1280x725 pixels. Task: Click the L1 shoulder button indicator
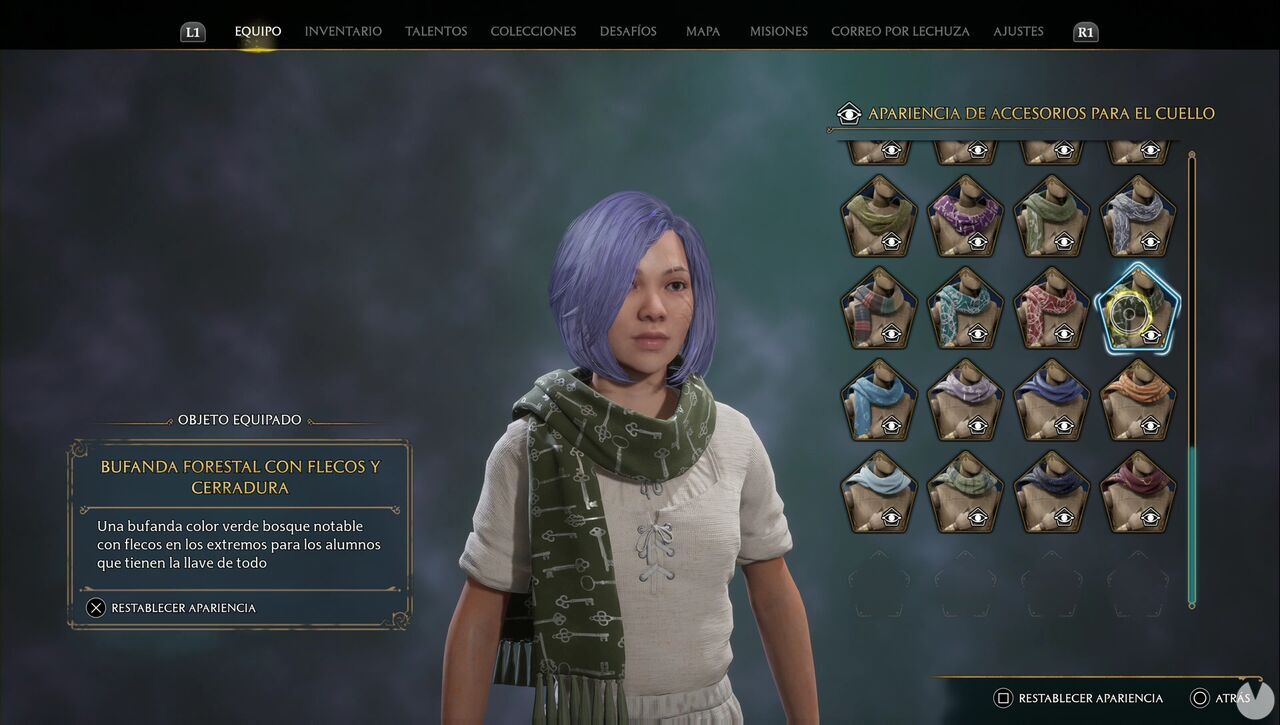pyautogui.click(x=192, y=31)
